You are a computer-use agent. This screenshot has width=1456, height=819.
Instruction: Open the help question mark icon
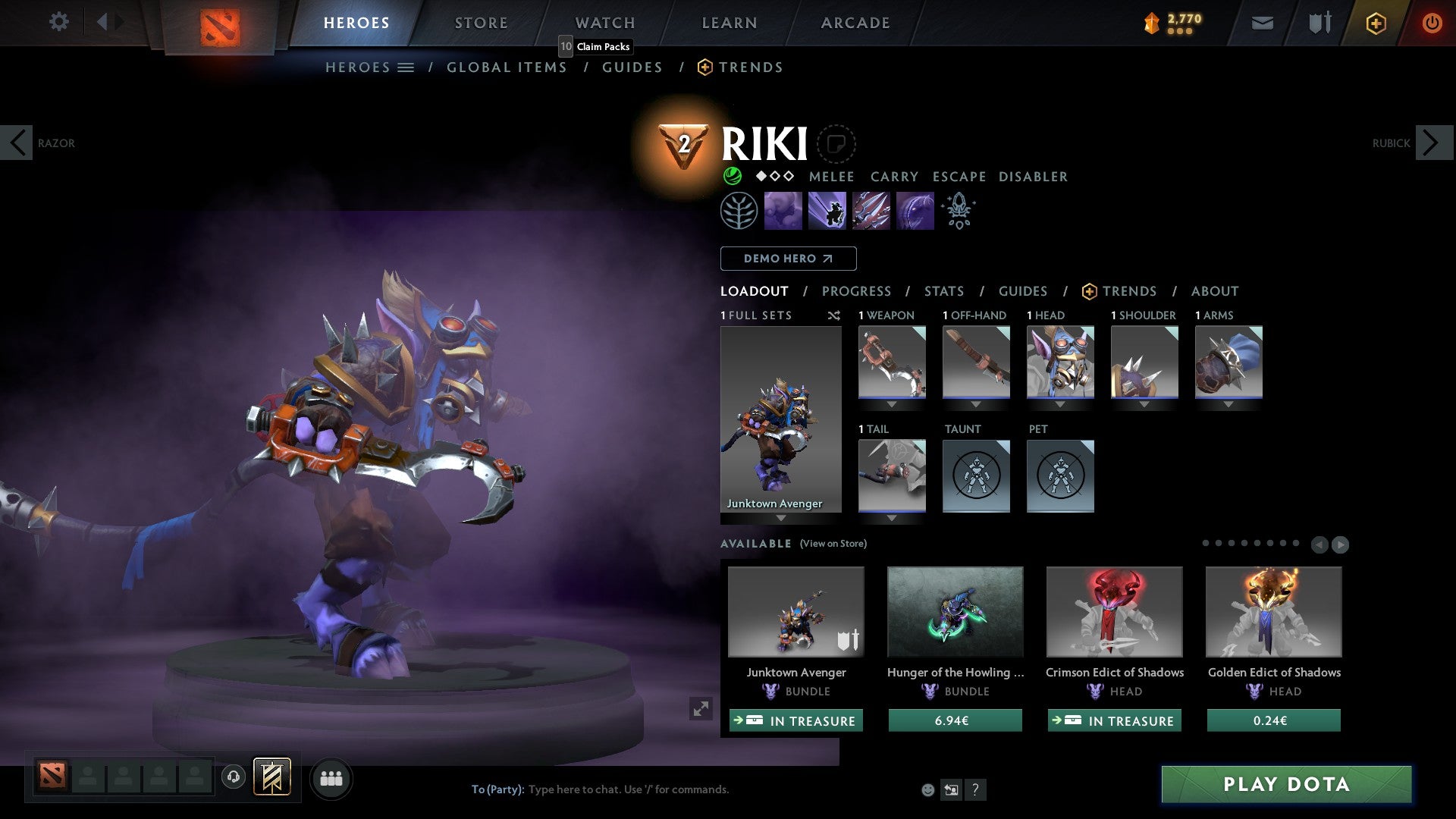pyautogui.click(x=976, y=789)
